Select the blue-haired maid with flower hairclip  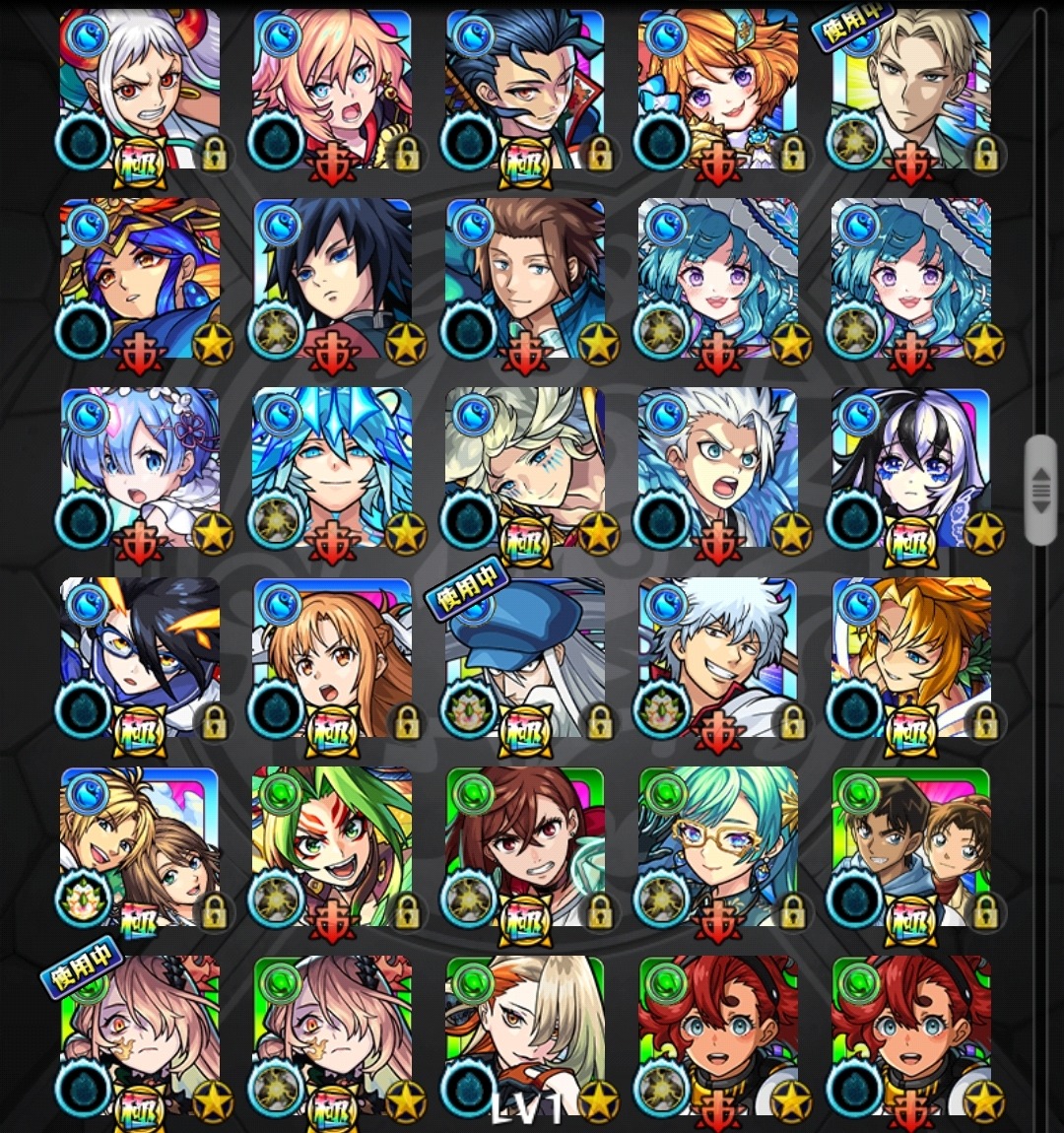[140, 467]
